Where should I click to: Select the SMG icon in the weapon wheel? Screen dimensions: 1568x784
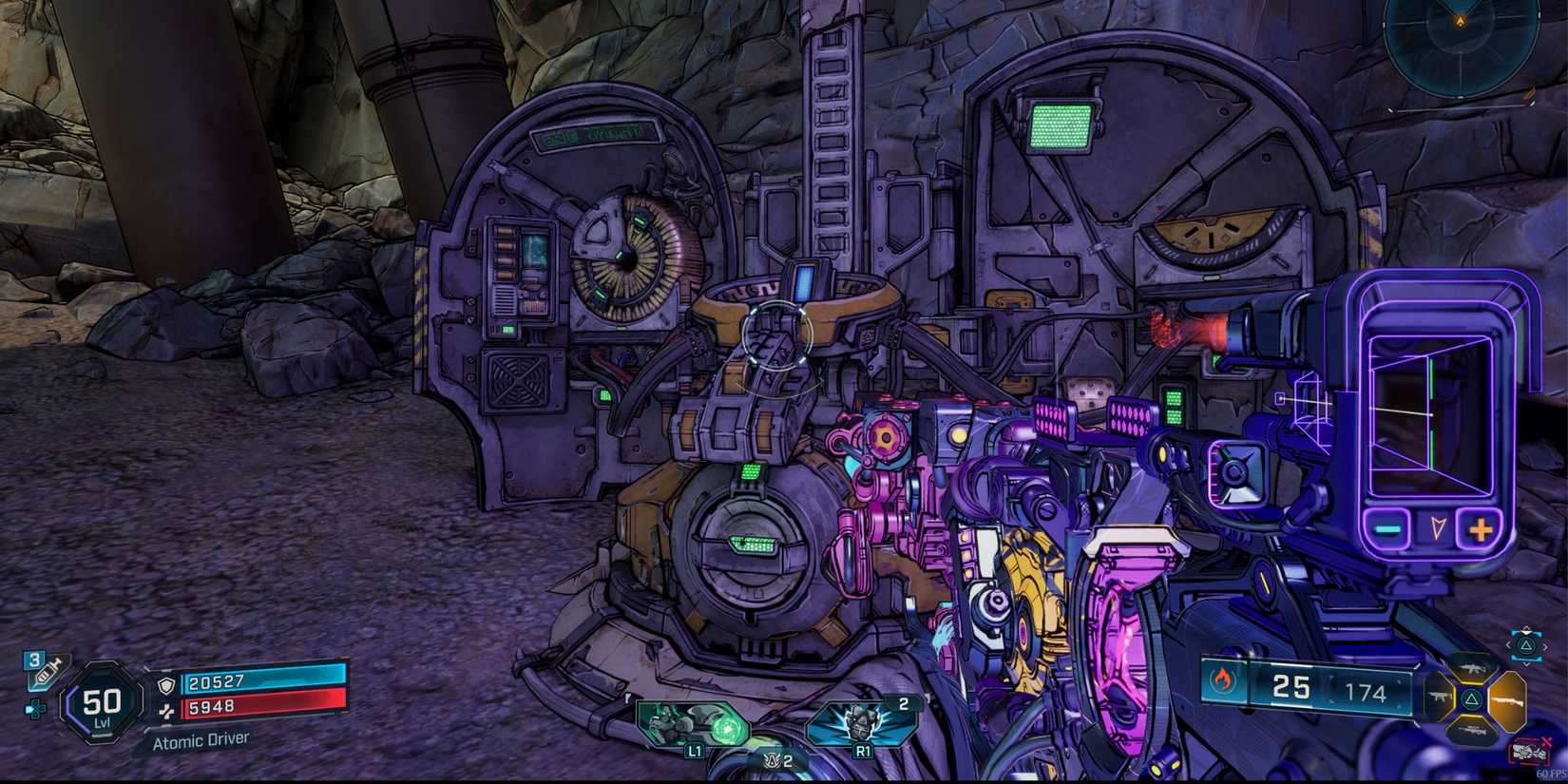1439,698
